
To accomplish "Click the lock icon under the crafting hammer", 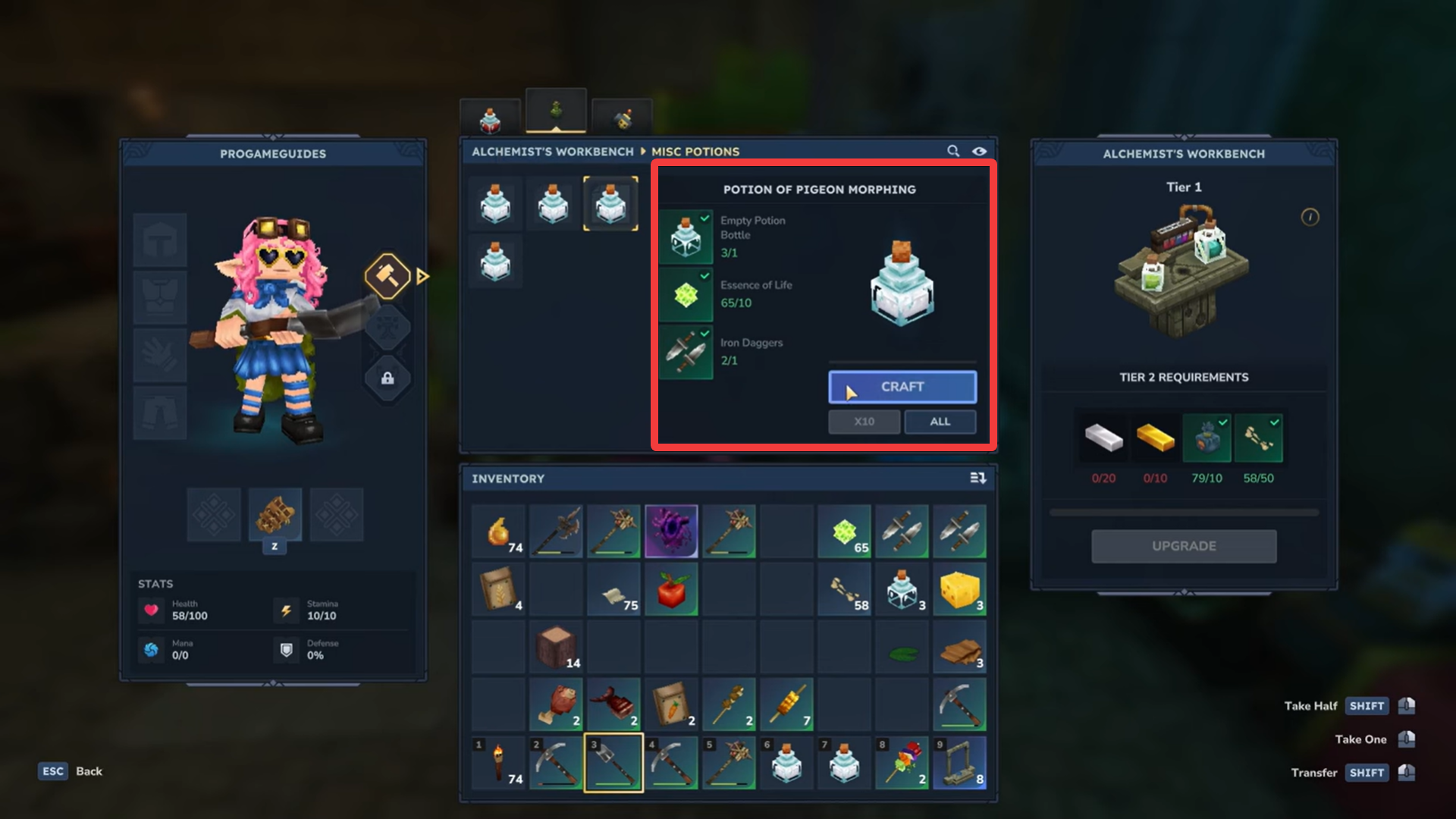I will (x=388, y=378).
